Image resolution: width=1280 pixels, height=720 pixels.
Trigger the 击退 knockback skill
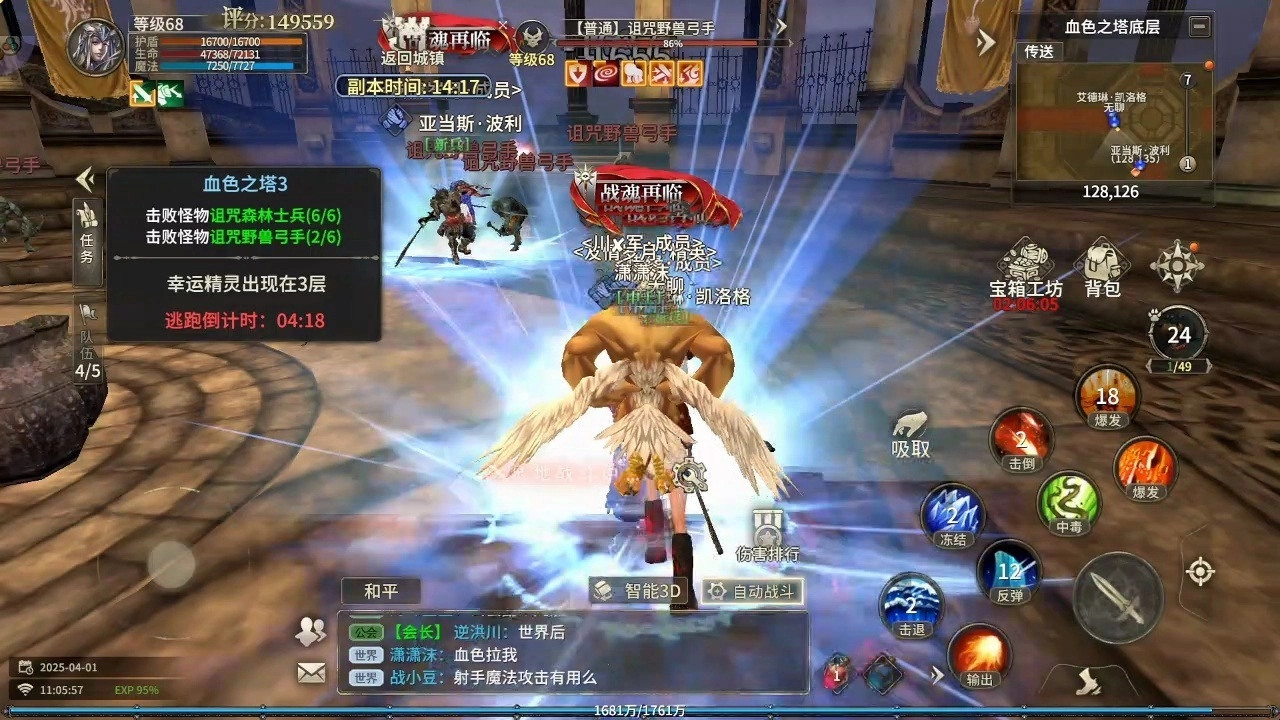910,602
